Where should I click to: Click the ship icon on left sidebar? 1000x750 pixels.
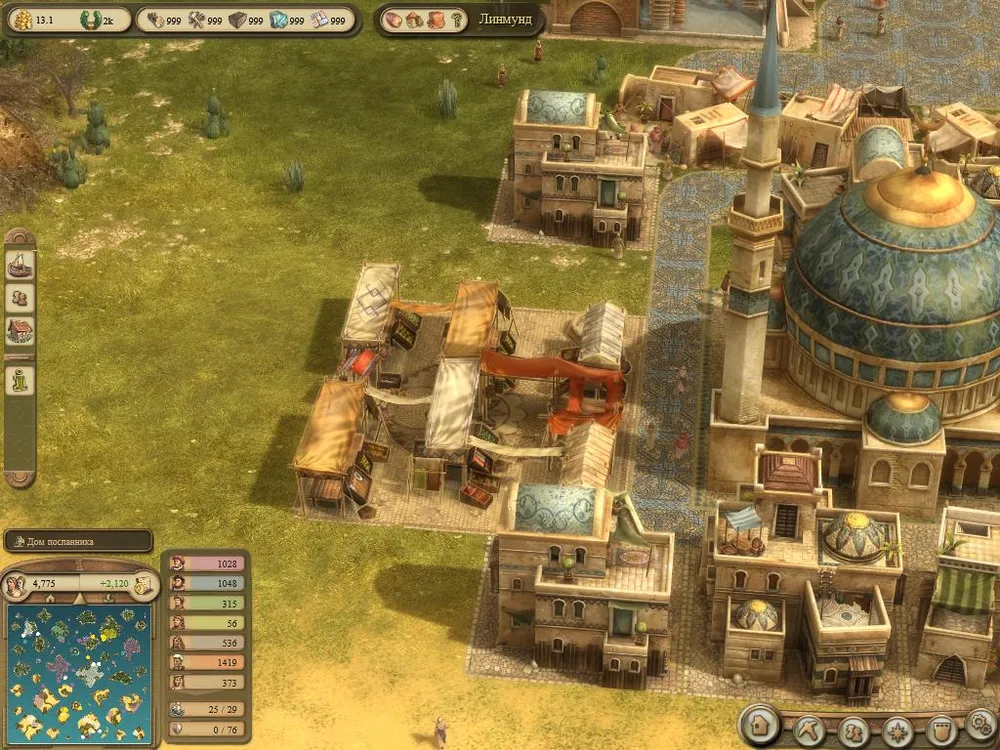(20, 264)
